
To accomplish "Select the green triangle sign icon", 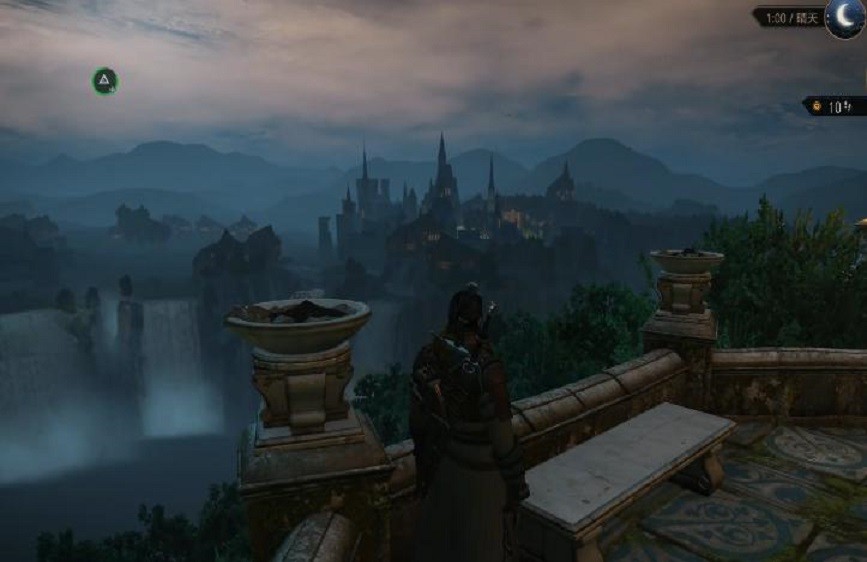I will click(105, 81).
